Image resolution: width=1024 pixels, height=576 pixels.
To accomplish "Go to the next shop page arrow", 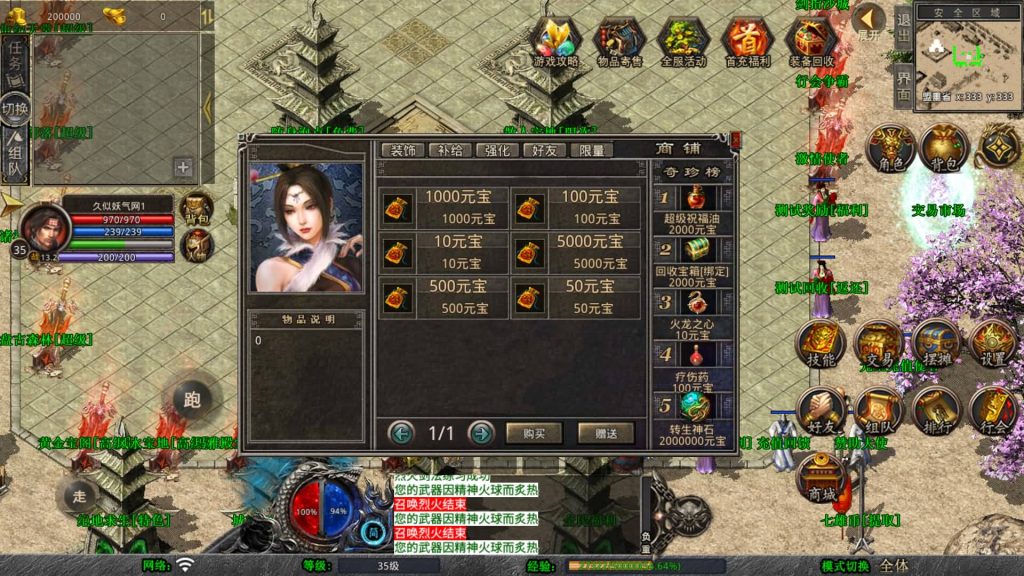I will pyautogui.click(x=481, y=433).
